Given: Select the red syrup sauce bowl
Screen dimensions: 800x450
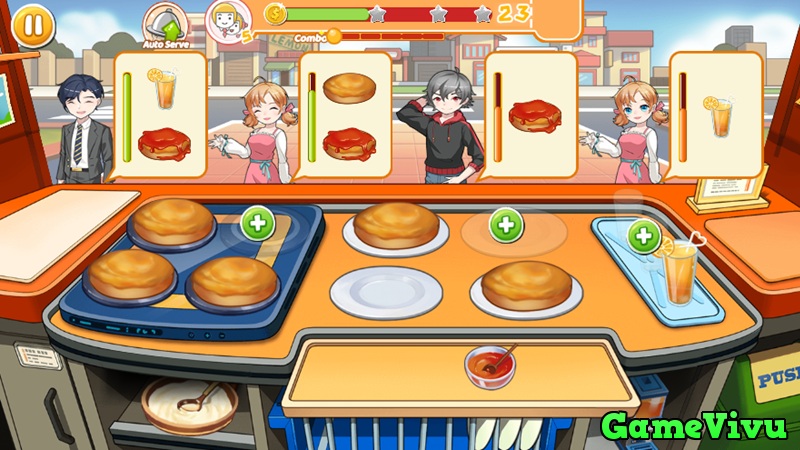Looking at the screenshot, I should coord(489,364).
